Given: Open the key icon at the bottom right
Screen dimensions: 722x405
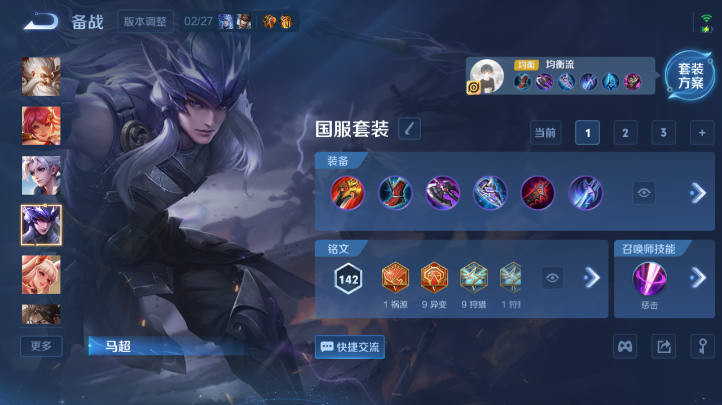Looking at the screenshot, I should pyautogui.click(x=701, y=346).
